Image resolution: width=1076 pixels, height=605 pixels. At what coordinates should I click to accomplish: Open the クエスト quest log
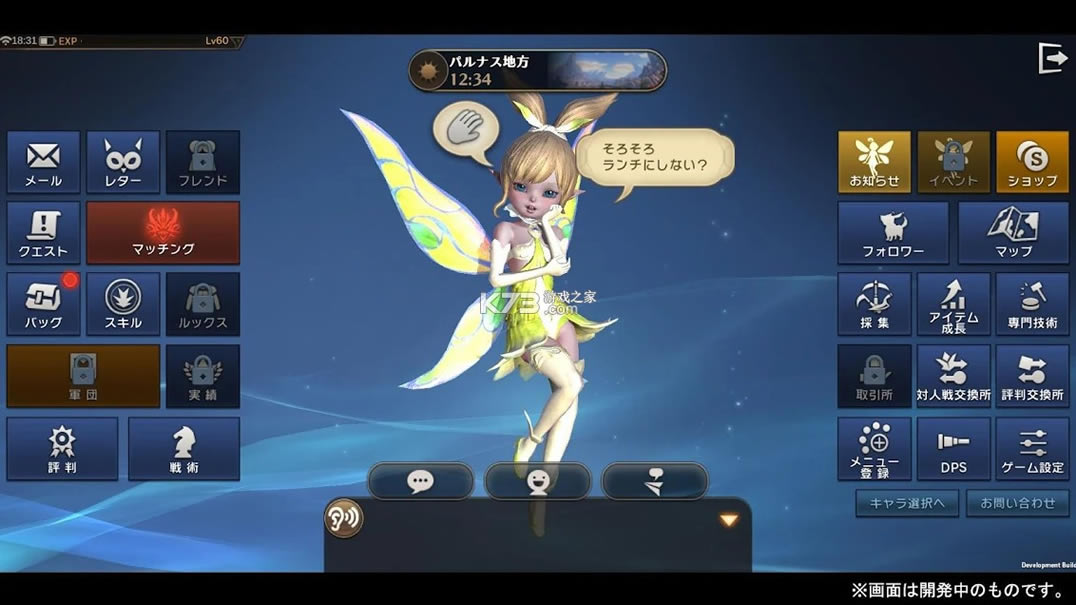pos(43,233)
